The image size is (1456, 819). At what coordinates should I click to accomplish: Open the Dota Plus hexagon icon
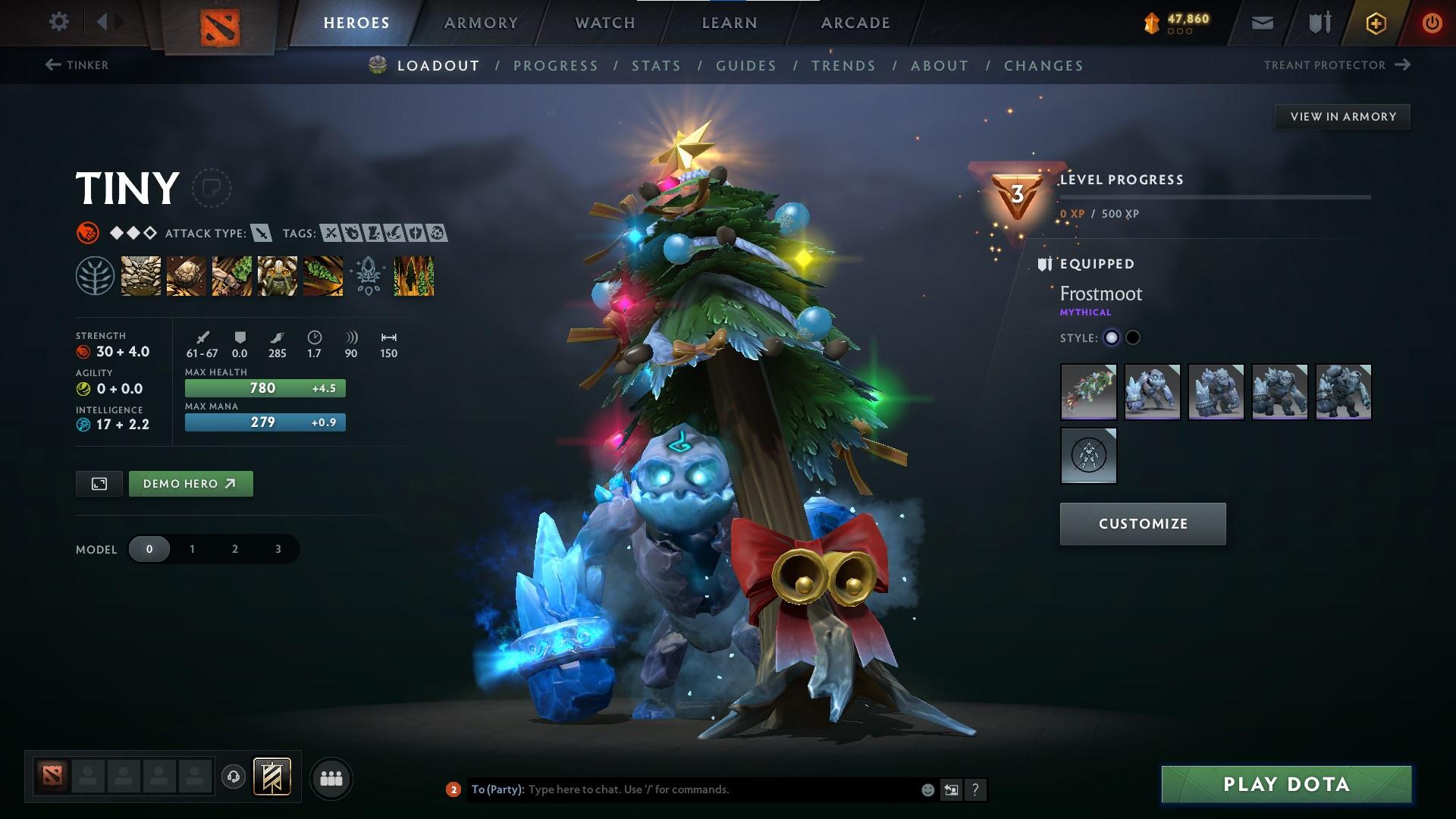click(1375, 23)
